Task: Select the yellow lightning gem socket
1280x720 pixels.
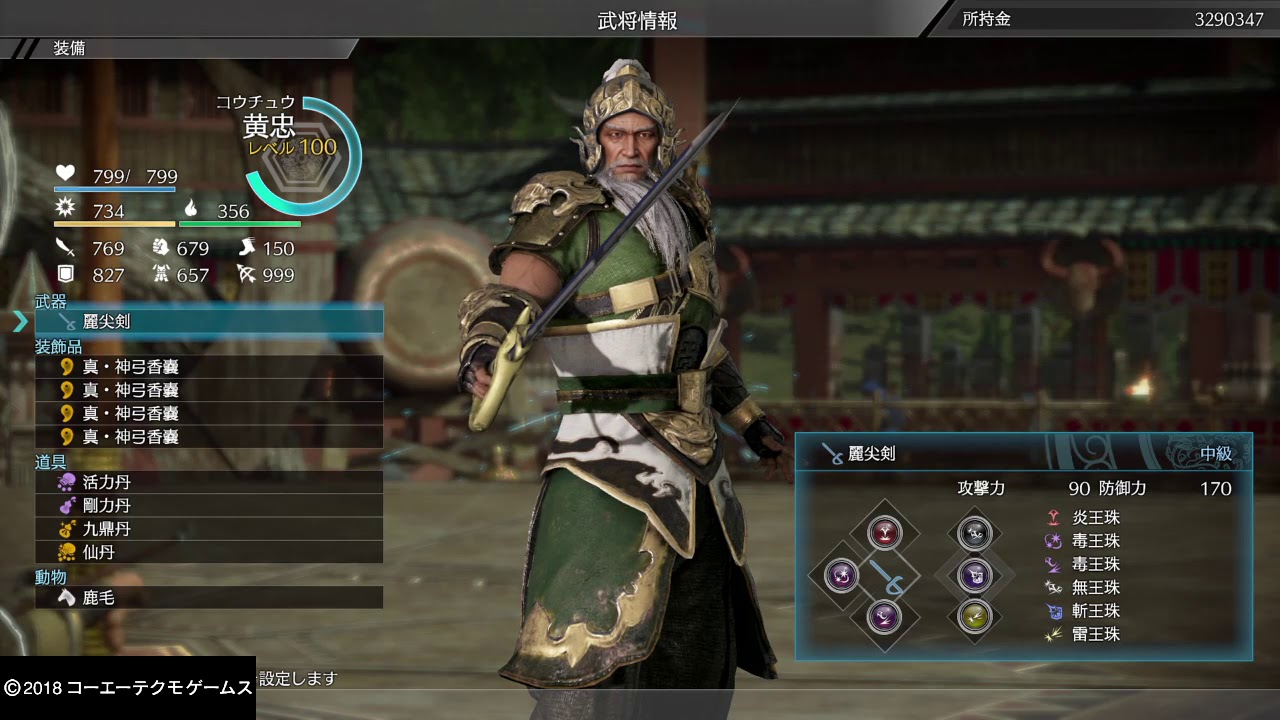Action: coord(974,616)
